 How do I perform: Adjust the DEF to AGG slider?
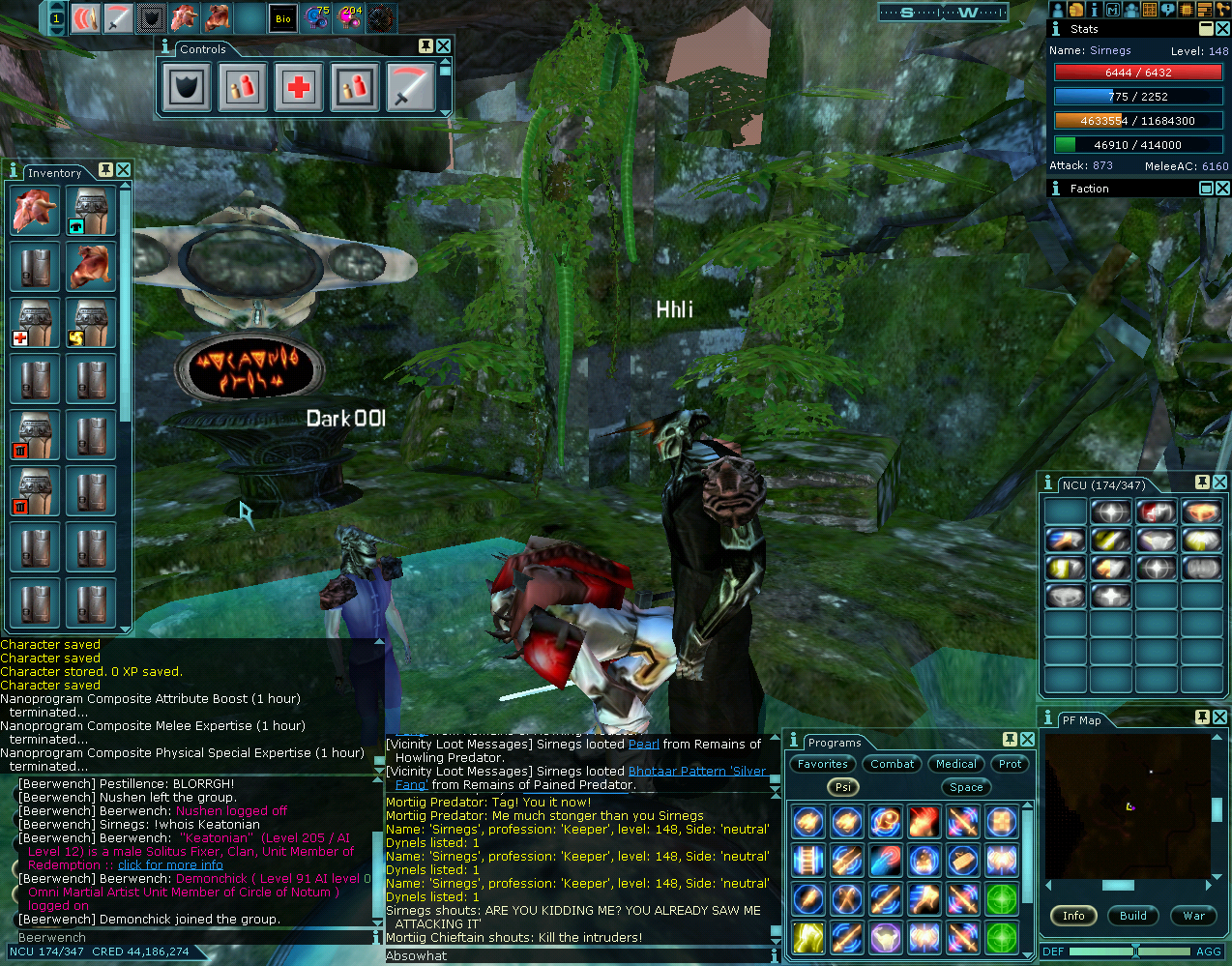[1135, 951]
